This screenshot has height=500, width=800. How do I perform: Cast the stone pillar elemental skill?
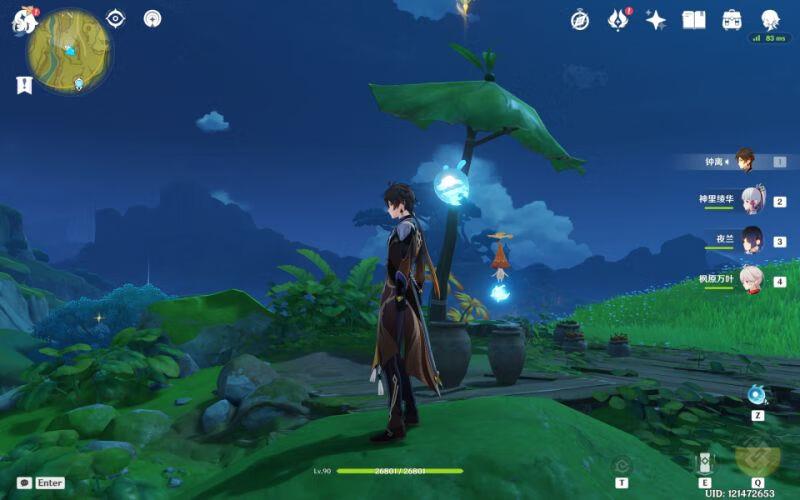click(705, 462)
